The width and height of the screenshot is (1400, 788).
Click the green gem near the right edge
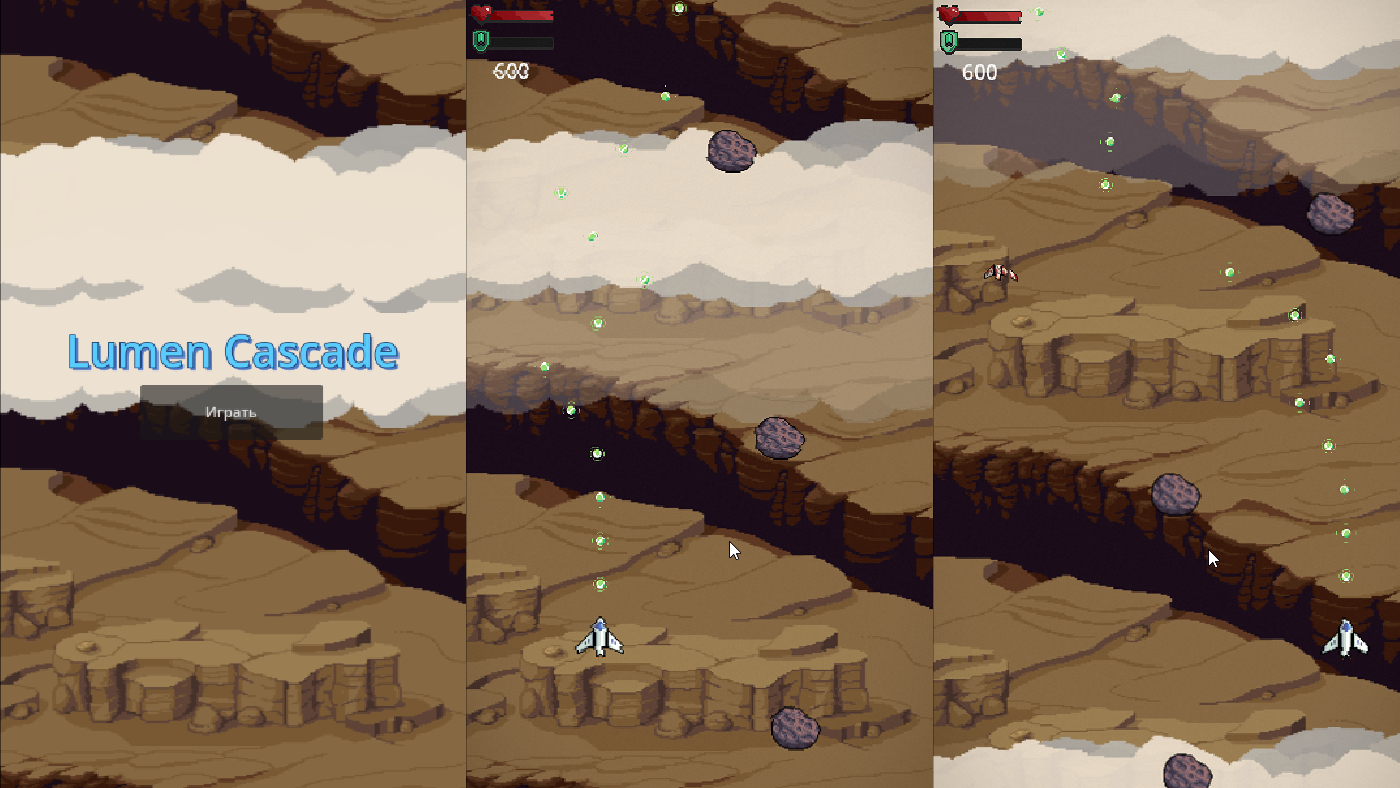pos(1348,573)
